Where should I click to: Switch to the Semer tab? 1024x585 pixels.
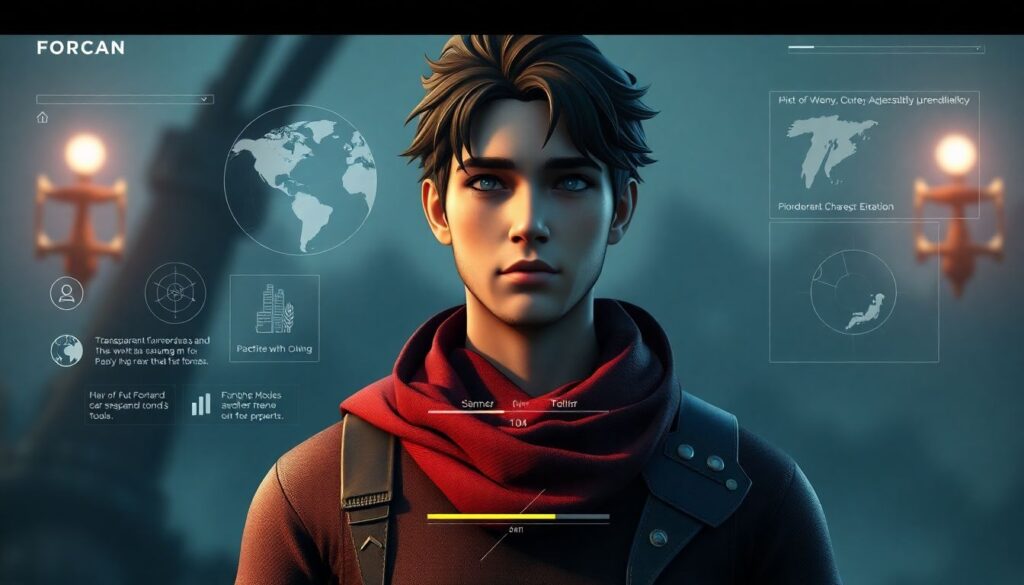tap(478, 404)
